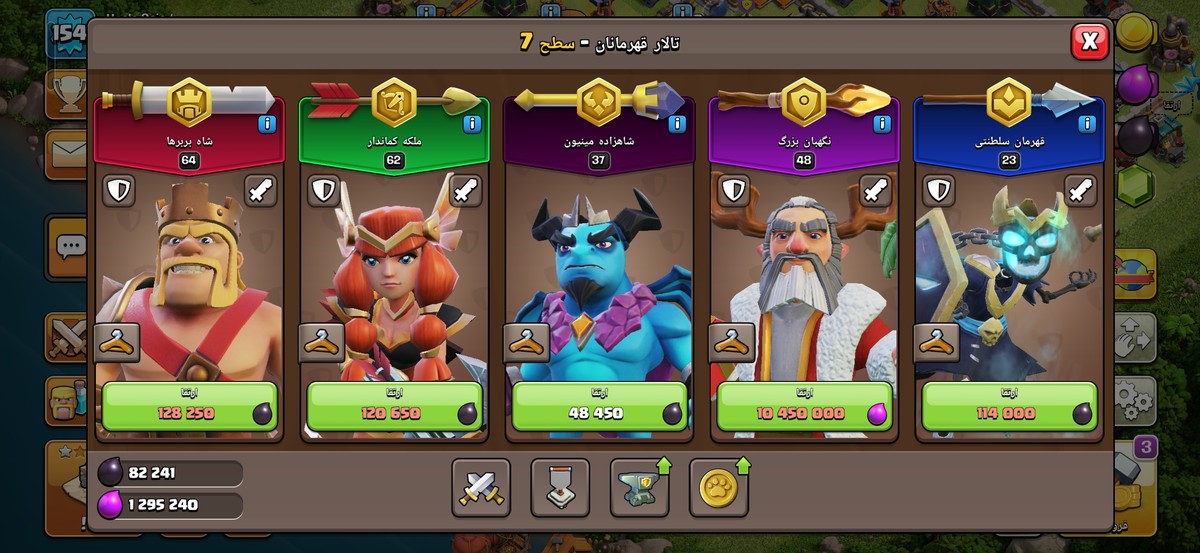Show Archer Queen info
The width and height of the screenshot is (1200, 553).
click(471, 124)
